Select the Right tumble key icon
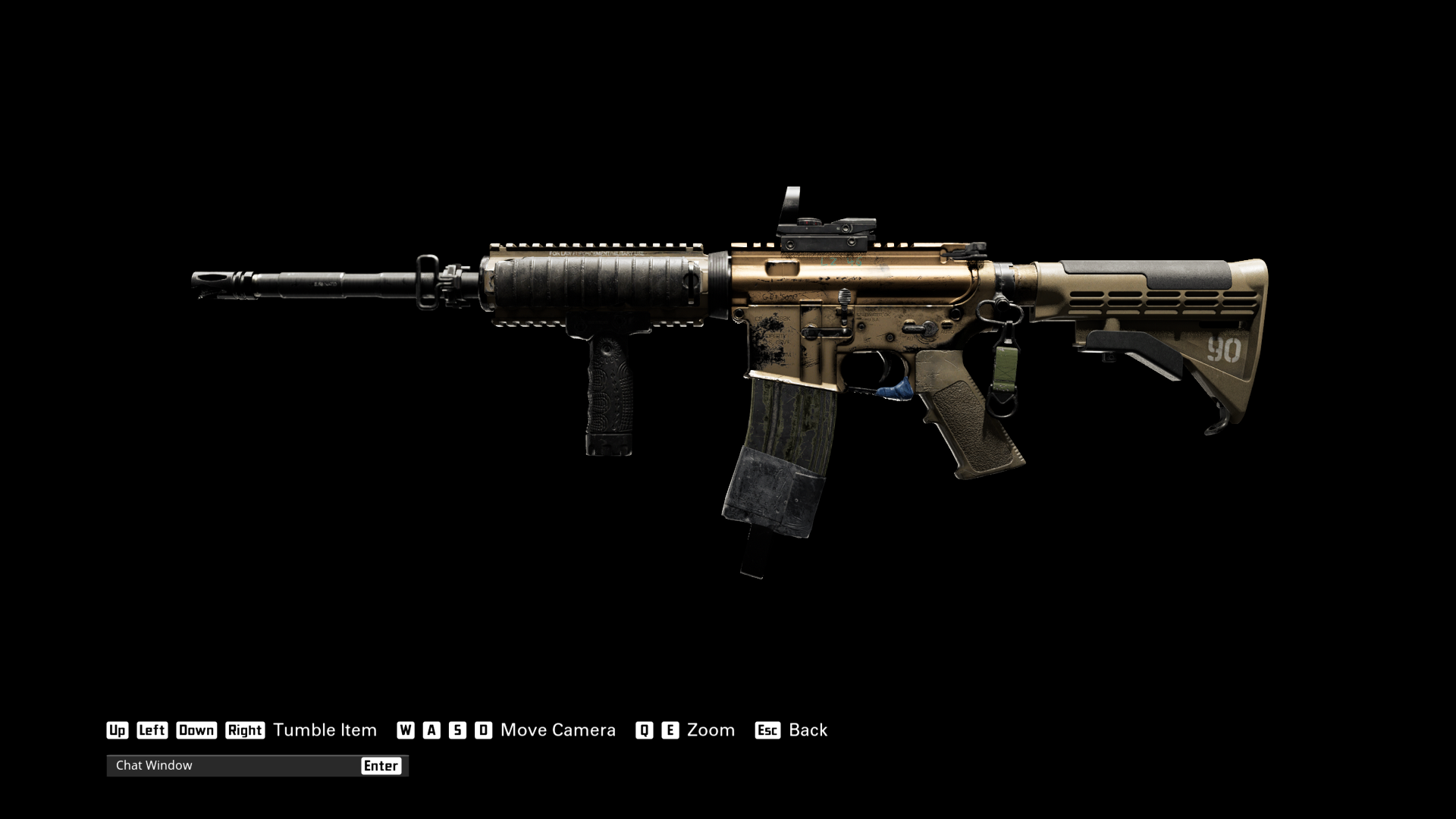The image size is (1456, 819). point(245,730)
